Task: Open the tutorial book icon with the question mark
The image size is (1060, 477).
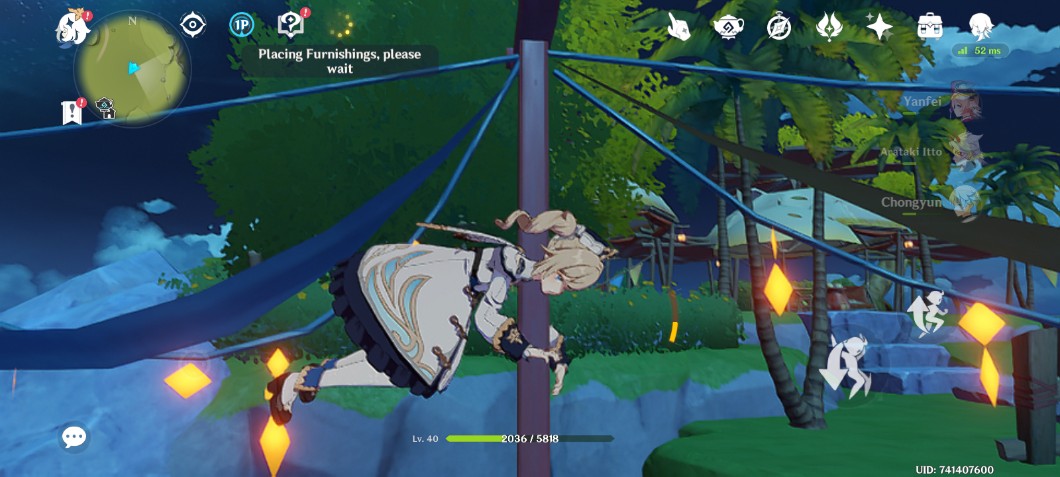Action: coord(290,25)
